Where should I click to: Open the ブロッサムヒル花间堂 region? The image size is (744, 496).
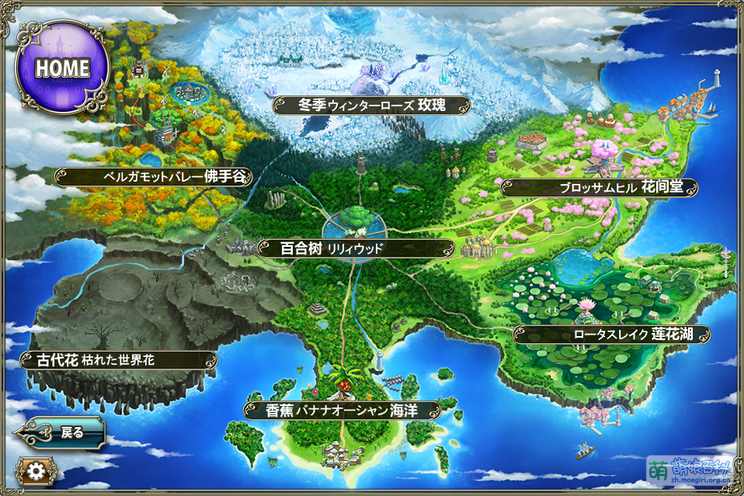click(599, 186)
